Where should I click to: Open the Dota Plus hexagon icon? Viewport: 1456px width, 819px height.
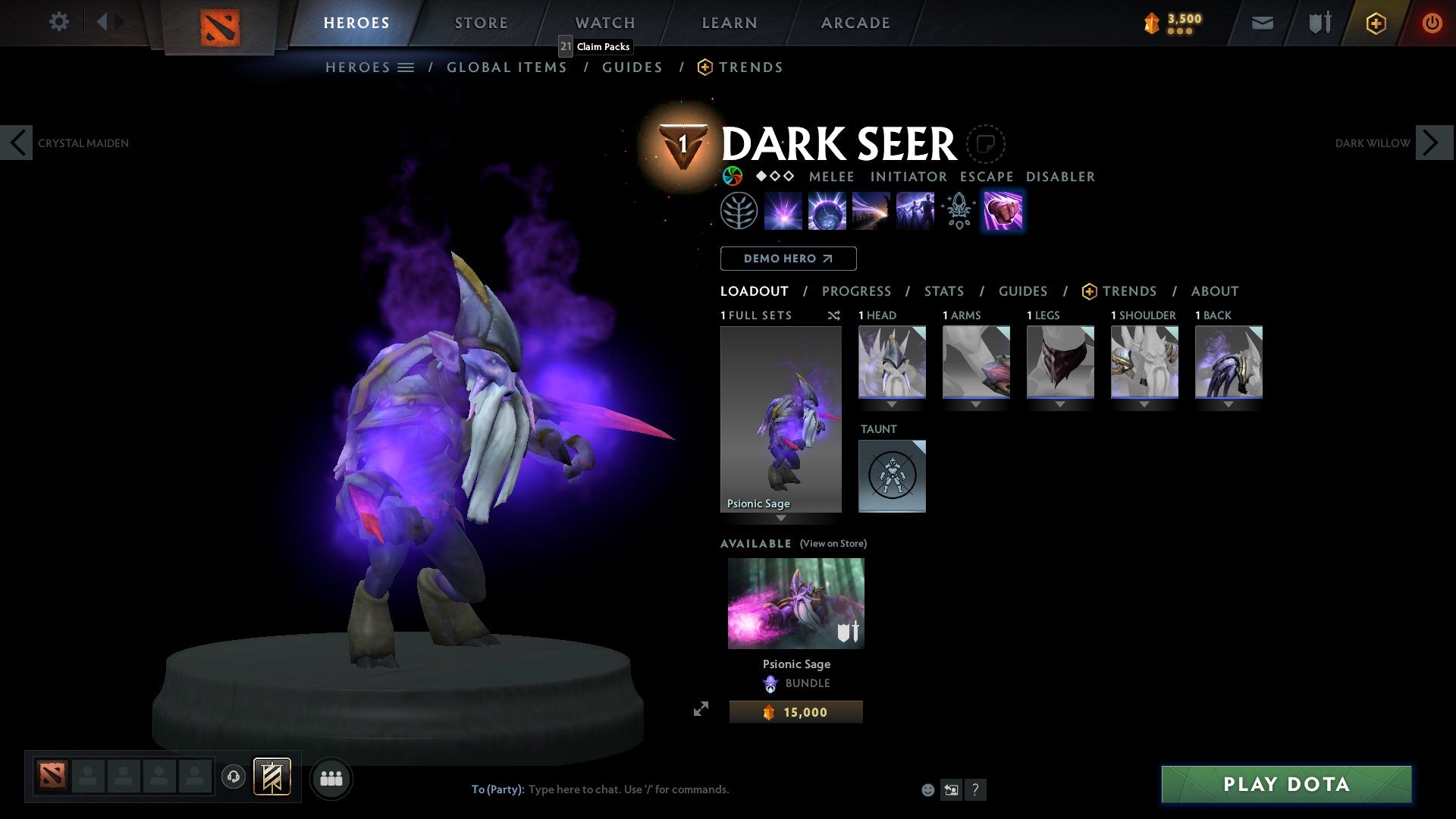pyautogui.click(x=1375, y=23)
